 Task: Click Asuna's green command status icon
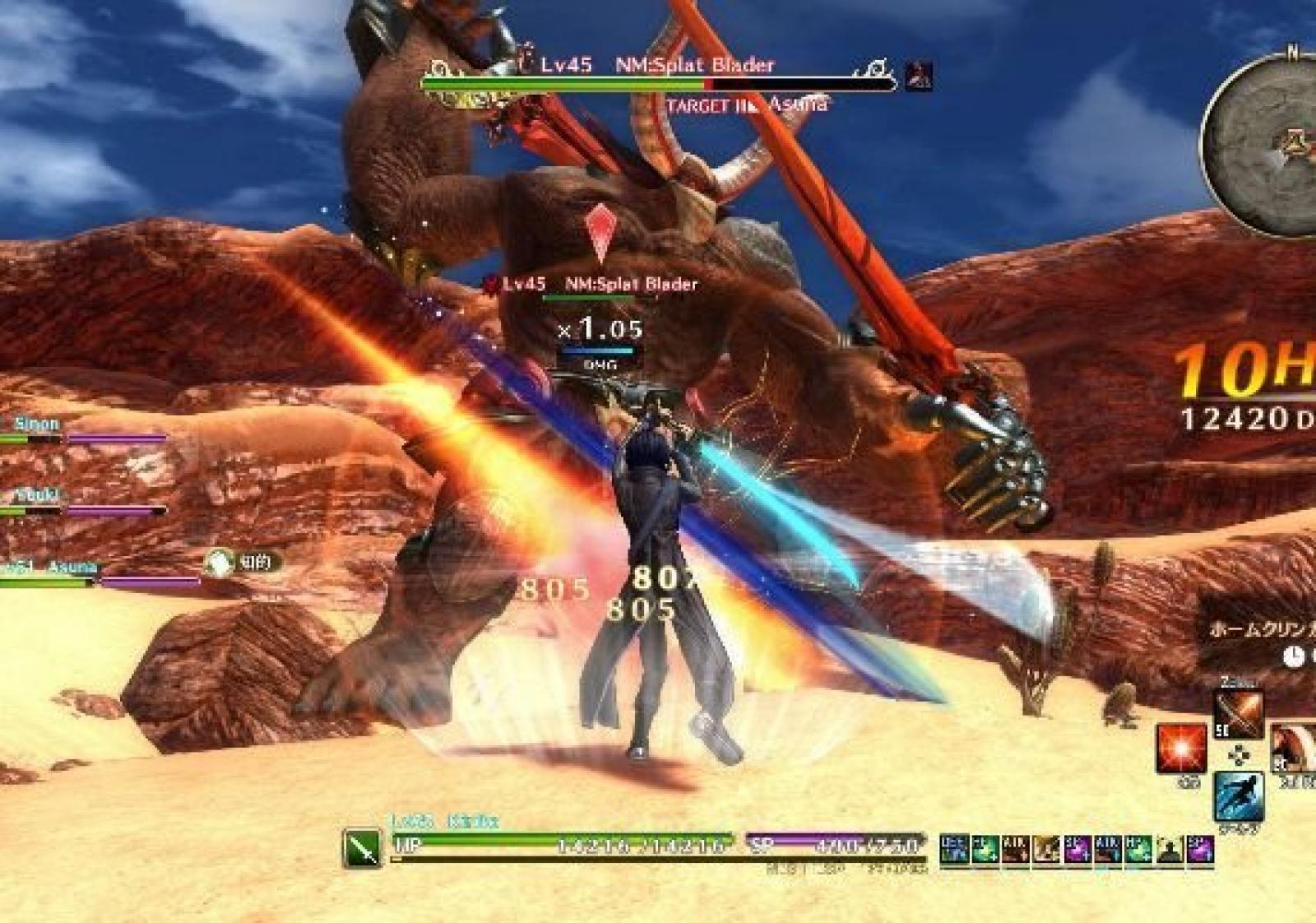(220, 563)
